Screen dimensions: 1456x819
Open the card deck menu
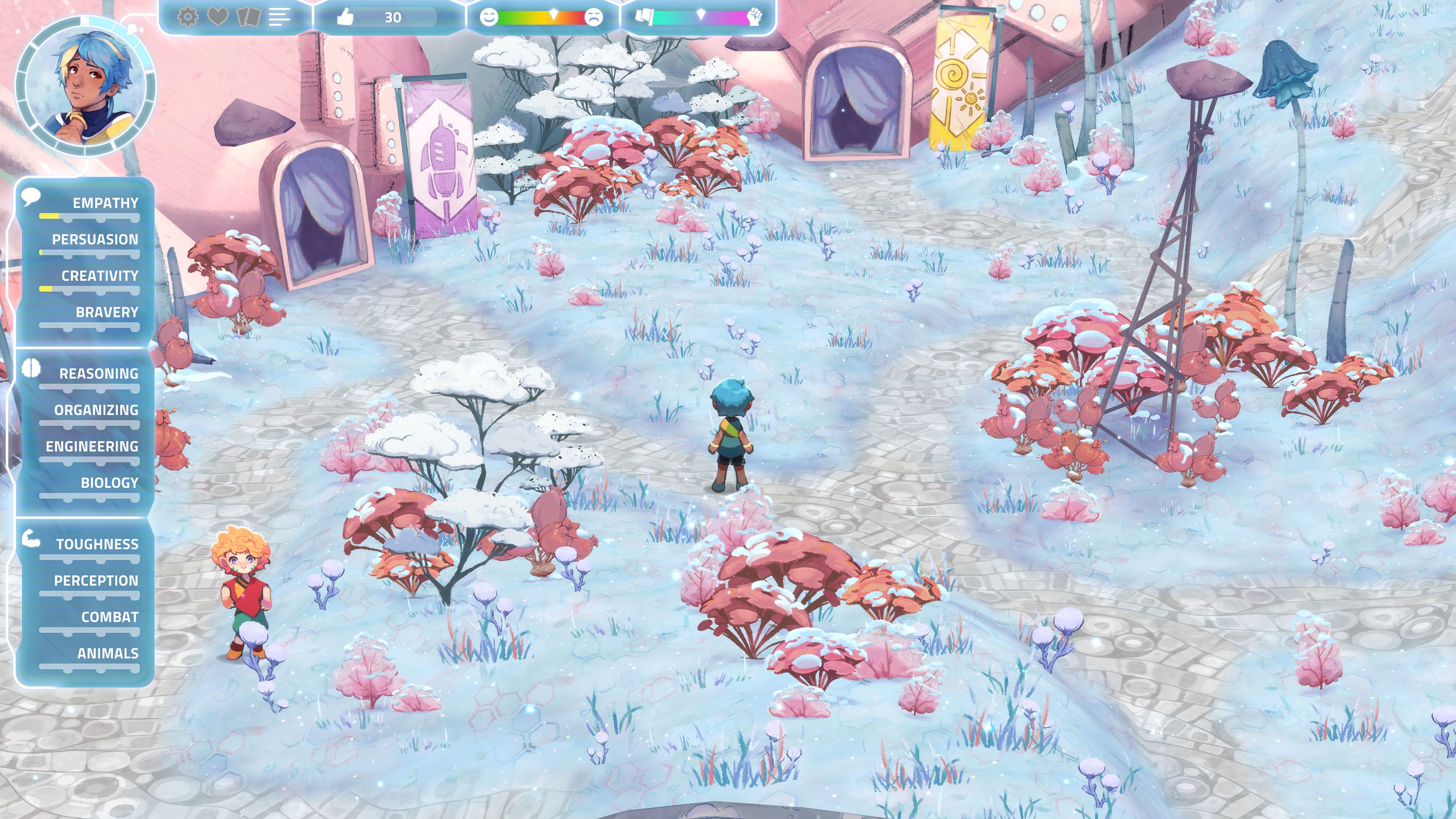coord(248,17)
